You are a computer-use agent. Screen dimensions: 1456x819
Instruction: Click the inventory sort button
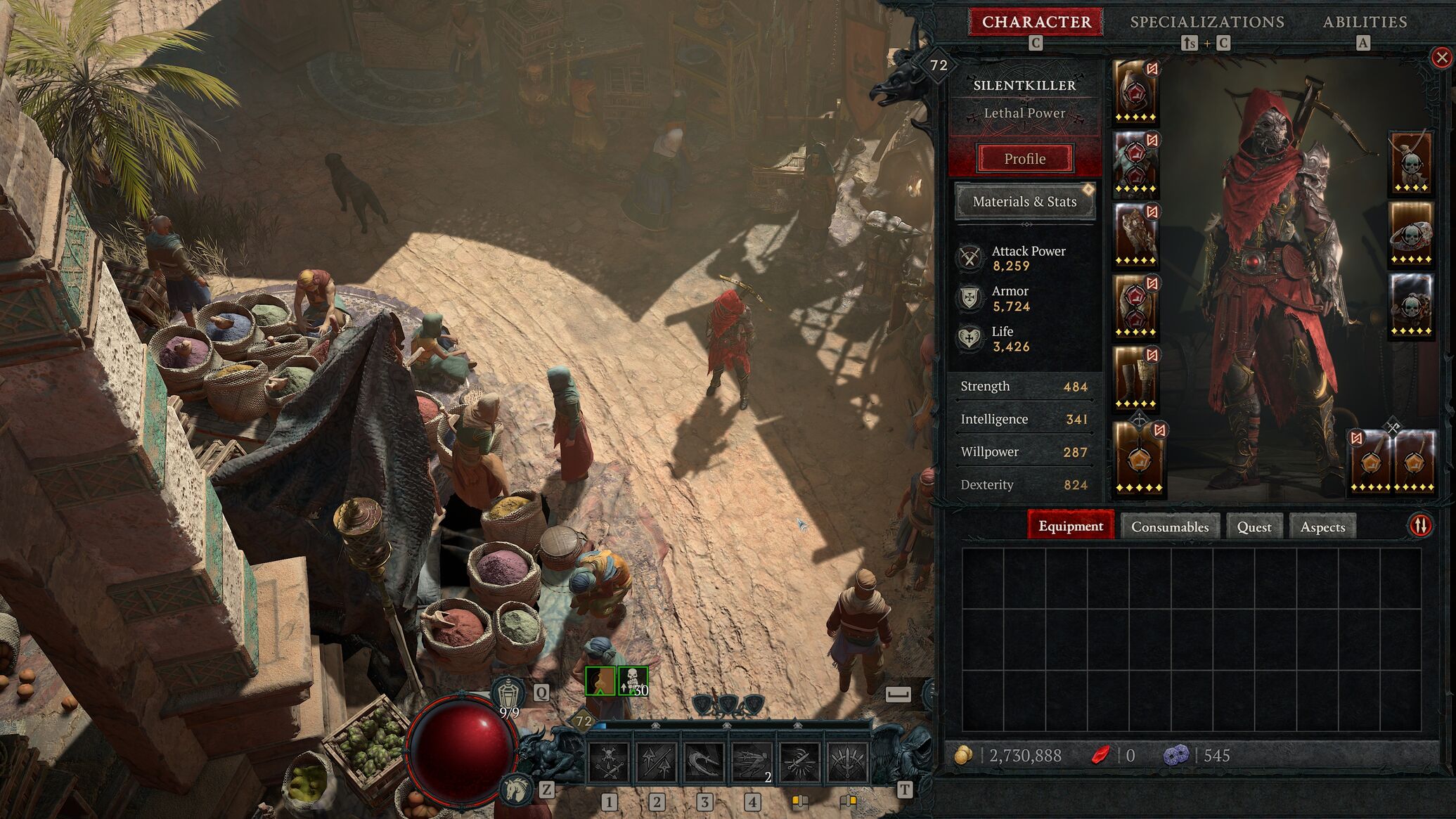(x=1420, y=525)
